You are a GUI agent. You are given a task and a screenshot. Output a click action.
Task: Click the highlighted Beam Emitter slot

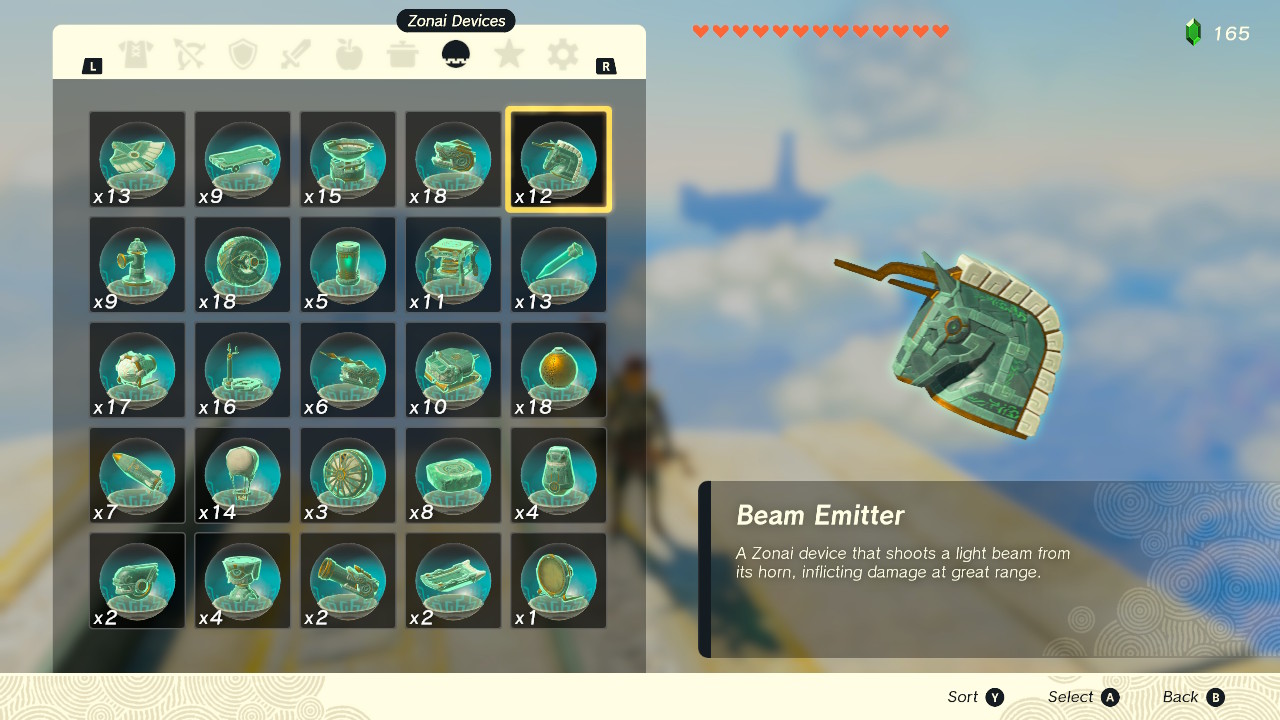pyautogui.click(x=558, y=159)
